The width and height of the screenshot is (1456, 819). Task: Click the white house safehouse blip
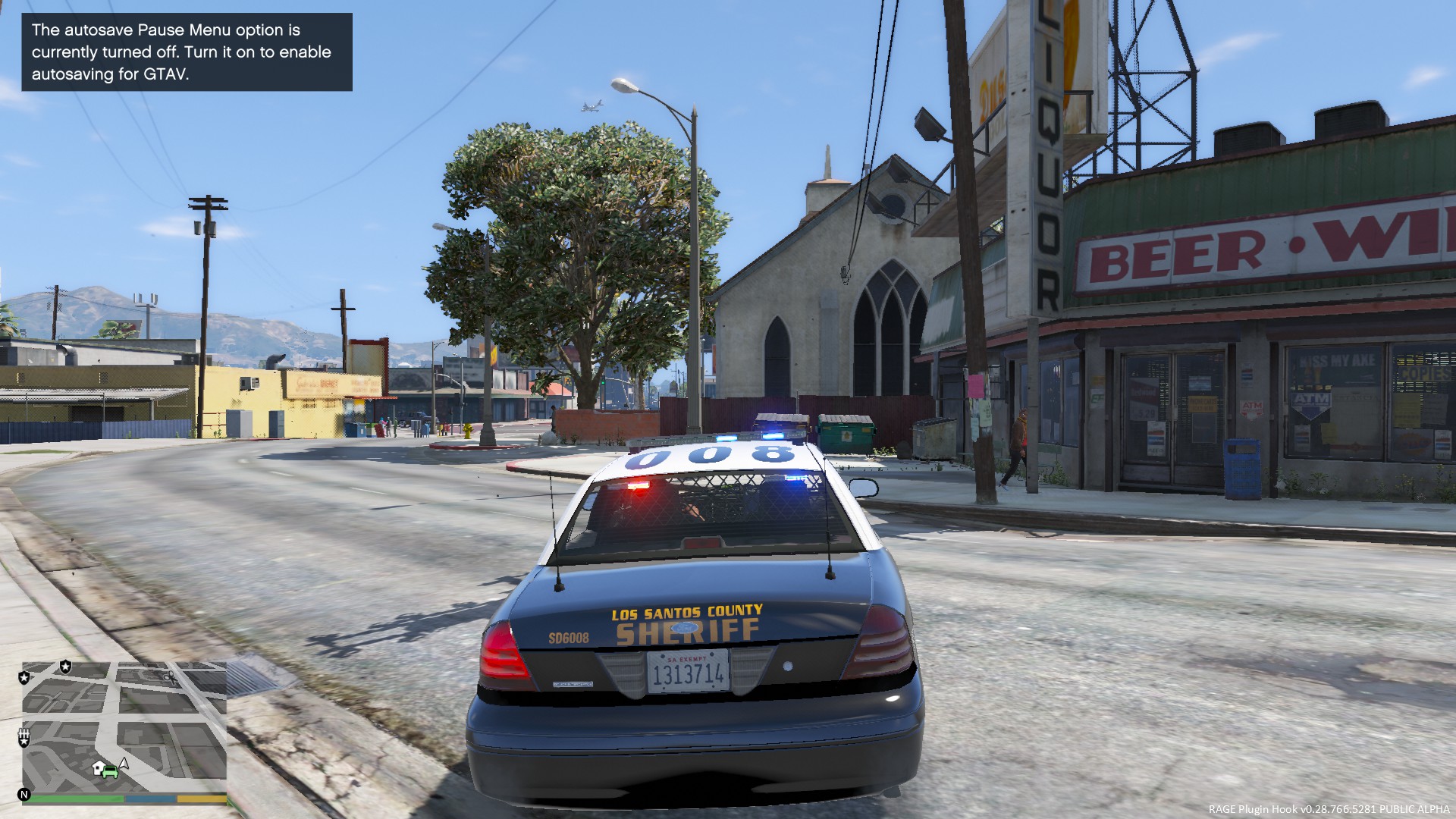[x=99, y=768]
